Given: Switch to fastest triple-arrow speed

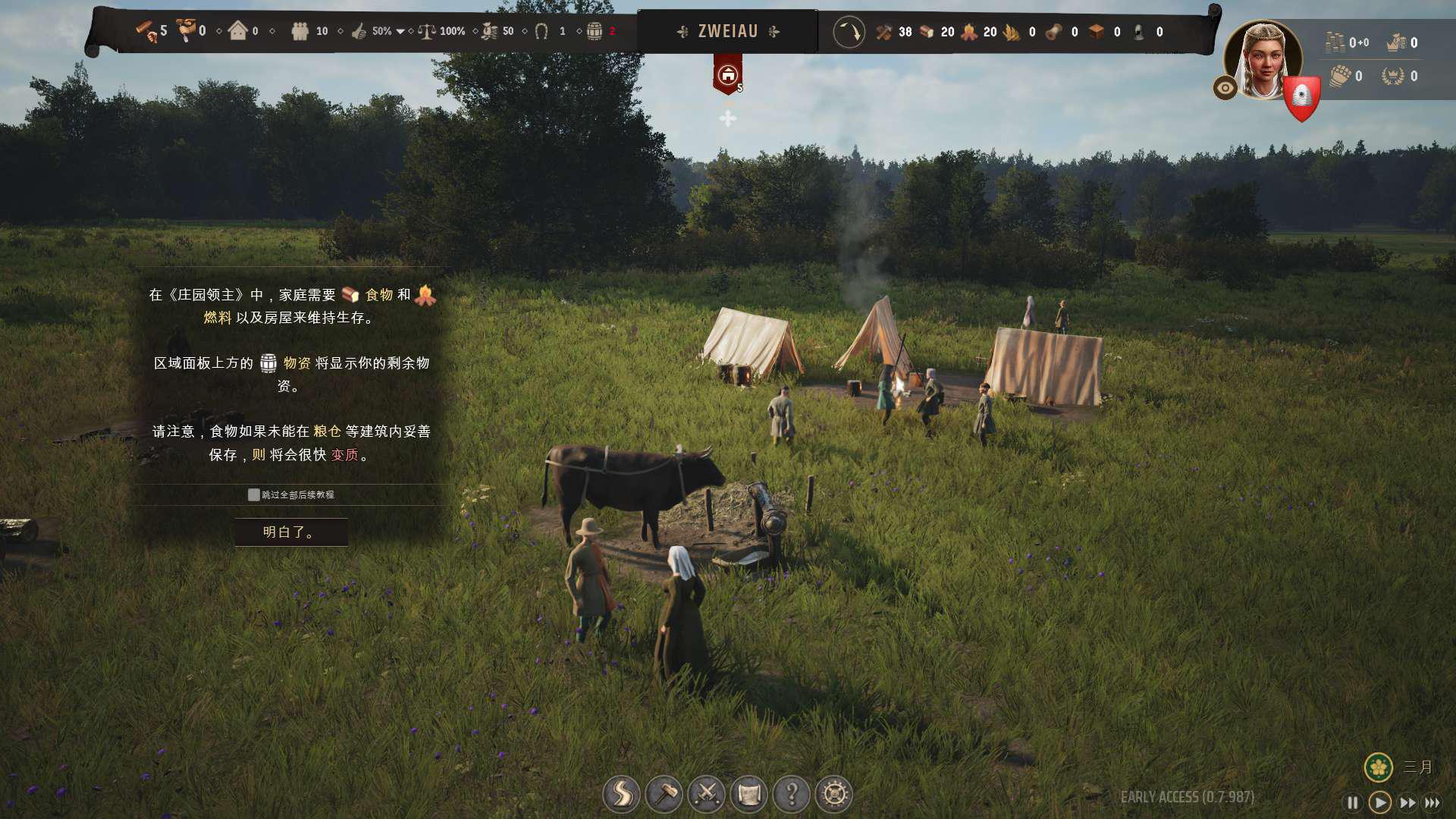Looking at the screenshot, I should [x=1432, y=802].
